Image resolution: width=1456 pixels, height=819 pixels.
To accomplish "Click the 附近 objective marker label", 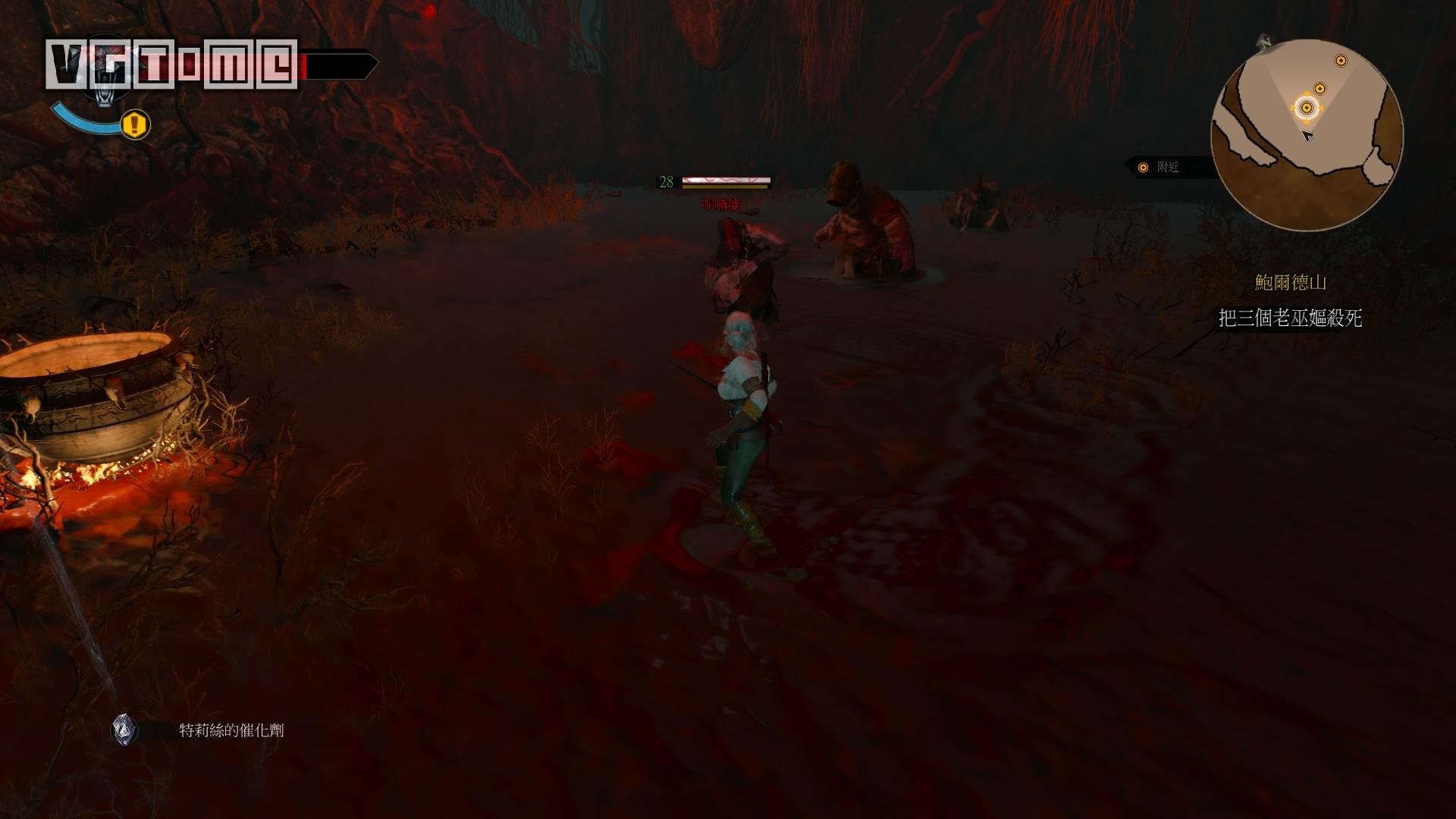I will click(1167, 167).
